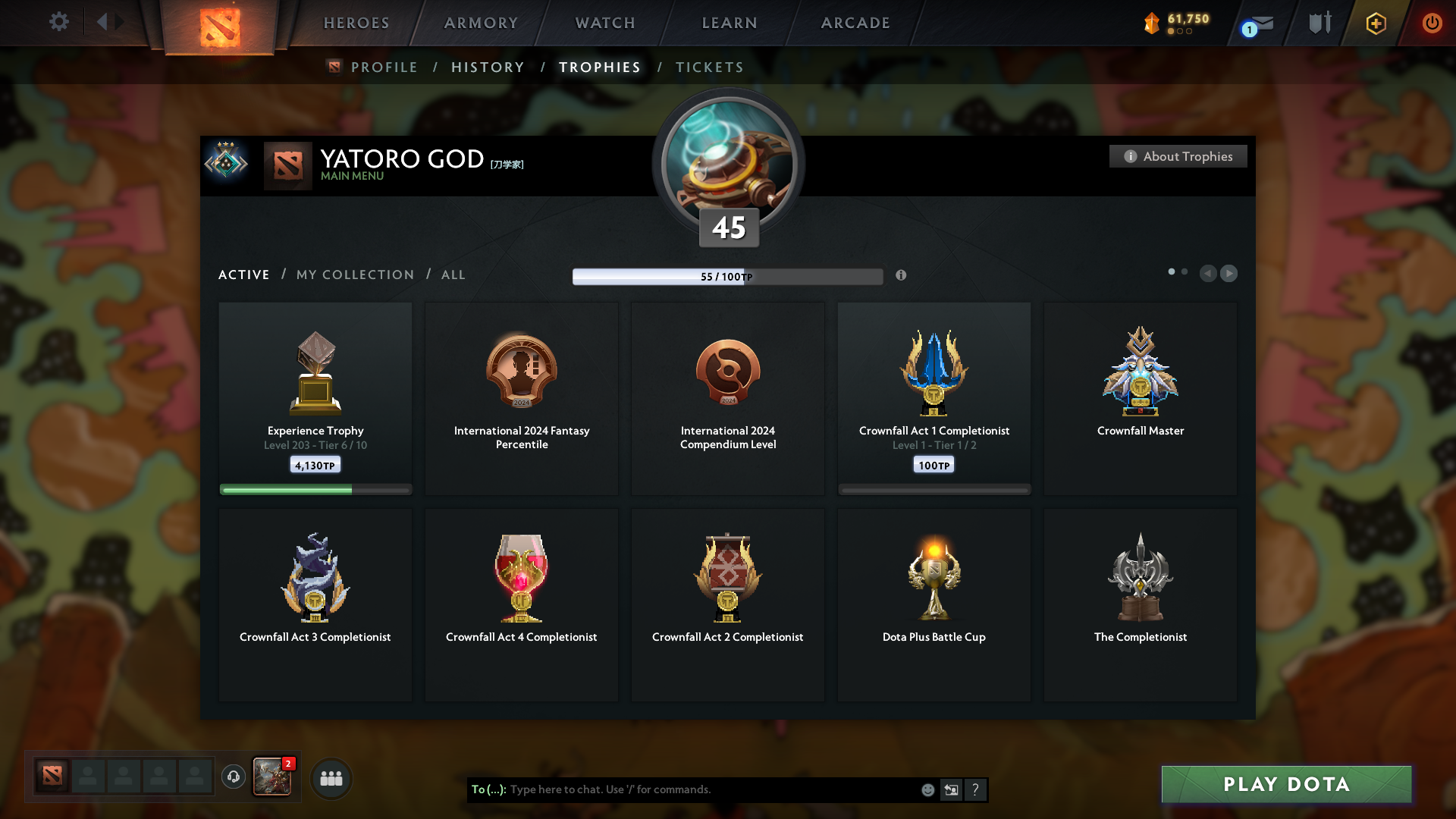
Task: Click the headset voice chat icon
Action: pos(233,777)
